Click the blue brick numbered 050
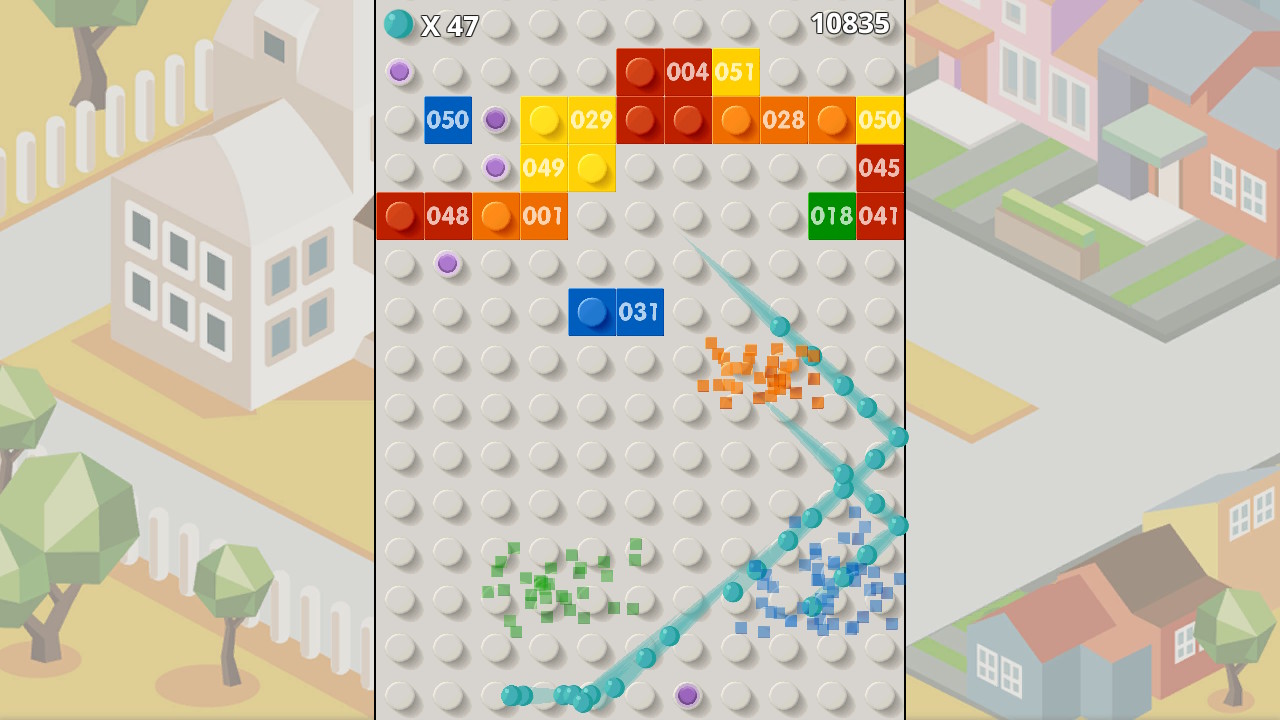Screen dimensions: 1280x720 point(448,119)
